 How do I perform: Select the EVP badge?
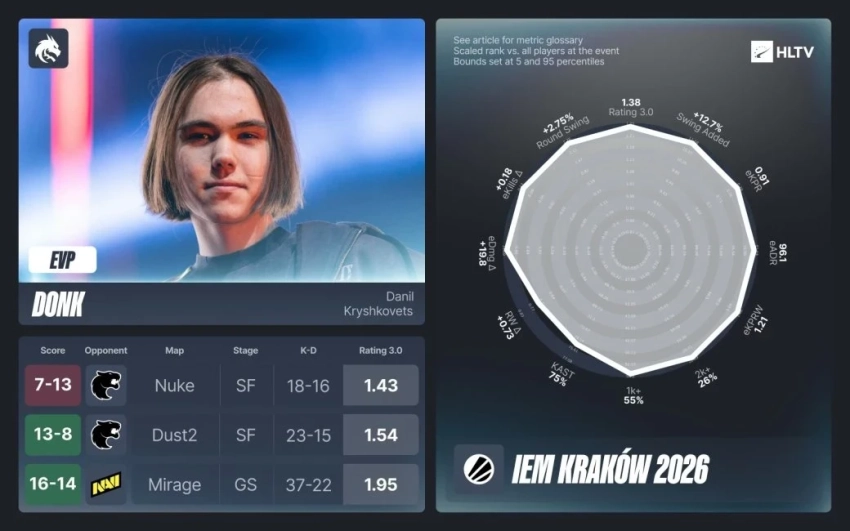(63, 260)
